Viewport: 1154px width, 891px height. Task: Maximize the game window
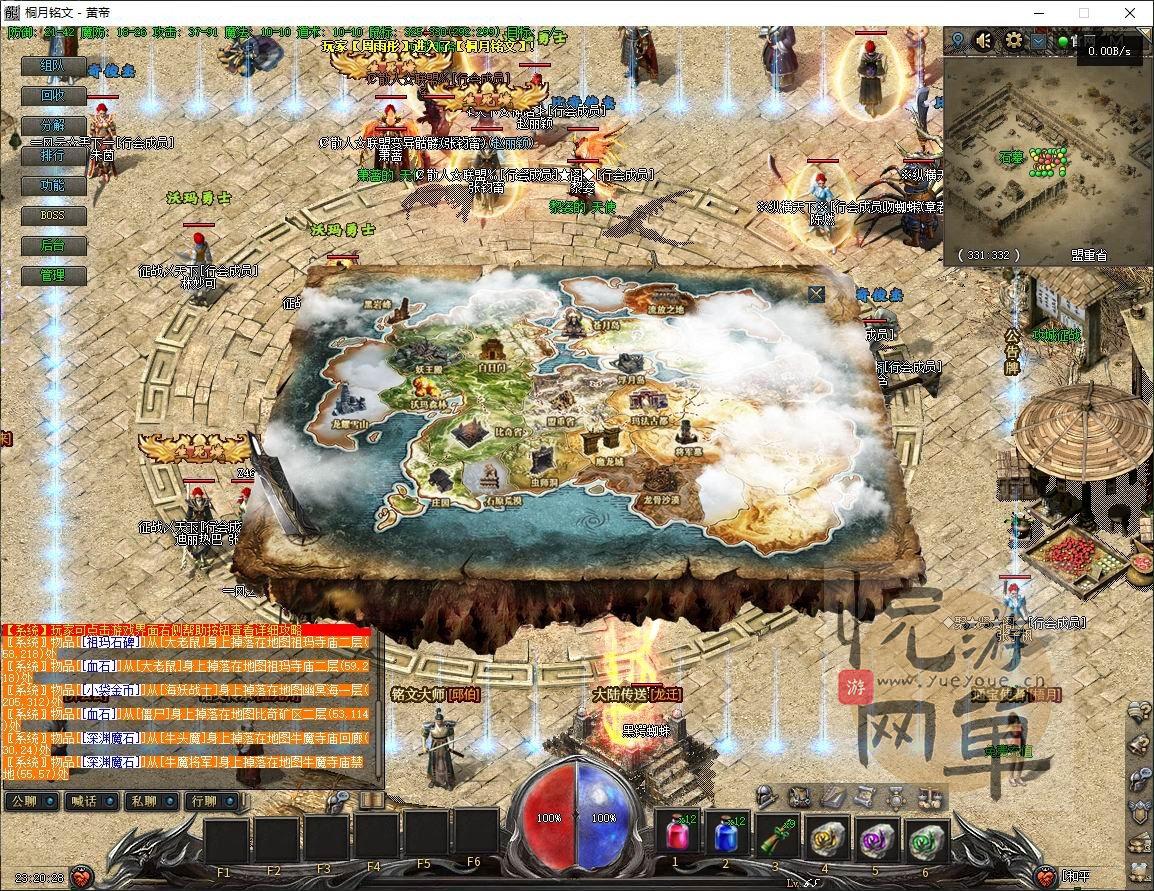point(1084,13)
